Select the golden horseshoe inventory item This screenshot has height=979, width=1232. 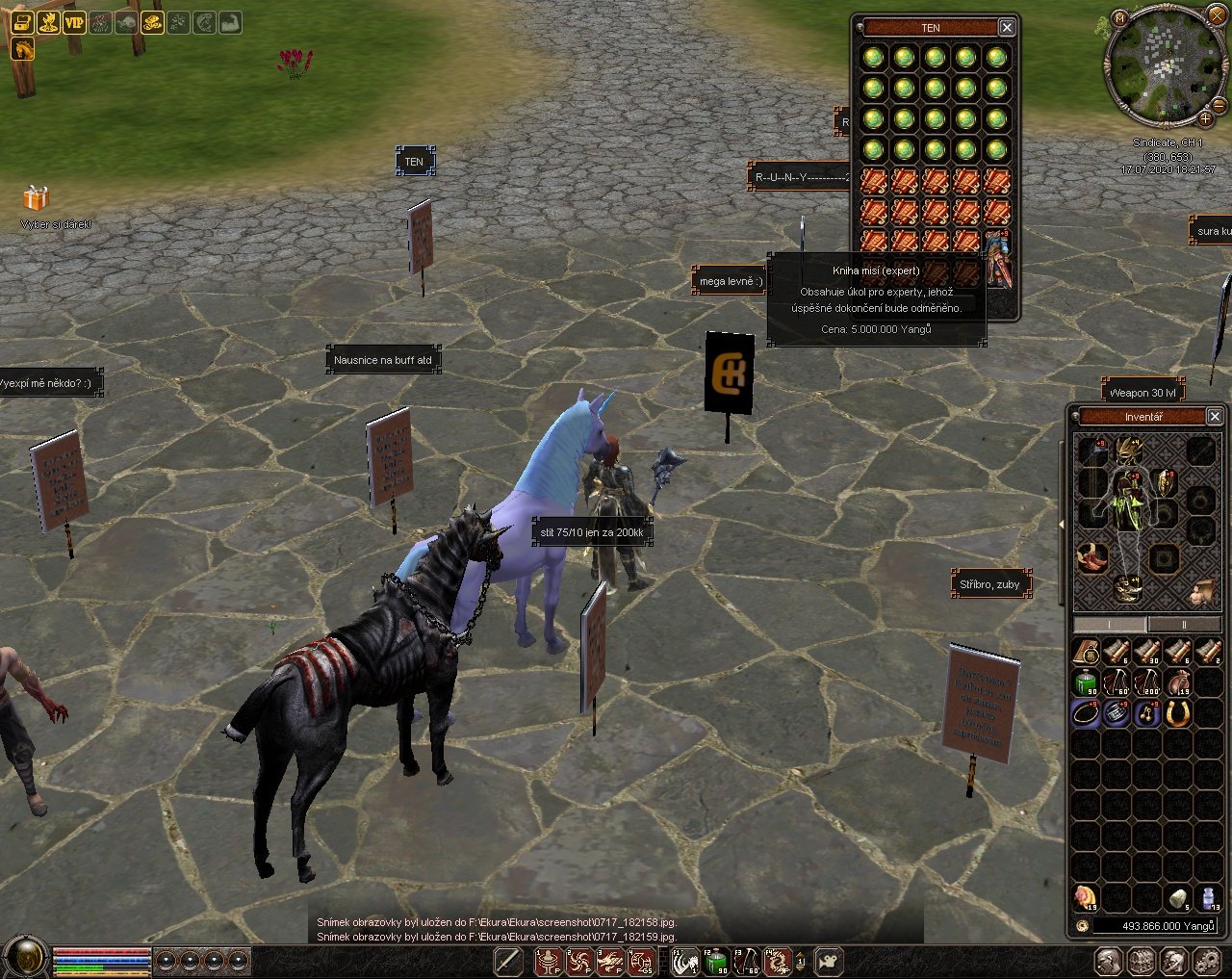(x=1179, y=713)
